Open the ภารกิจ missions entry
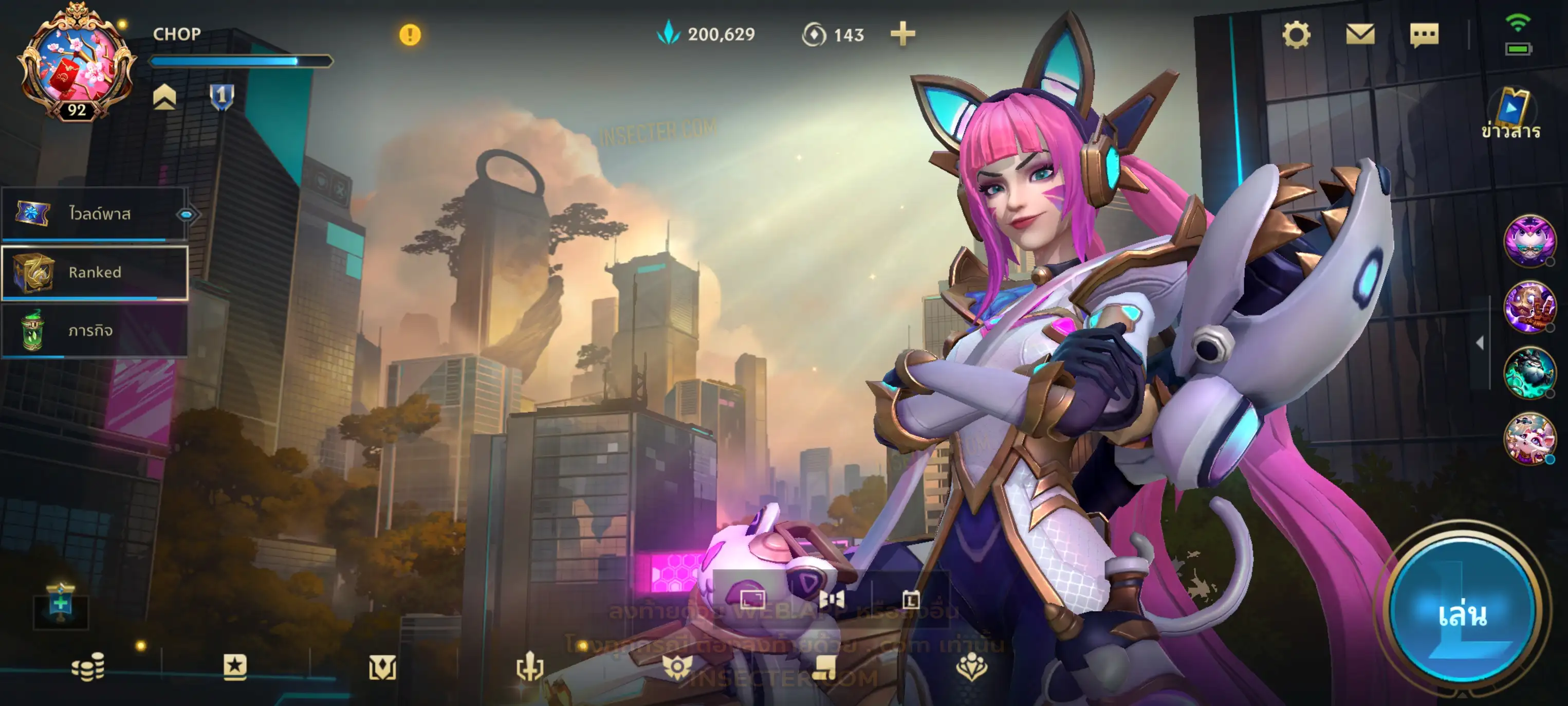 pyautogui.click(x=95, y=331)
